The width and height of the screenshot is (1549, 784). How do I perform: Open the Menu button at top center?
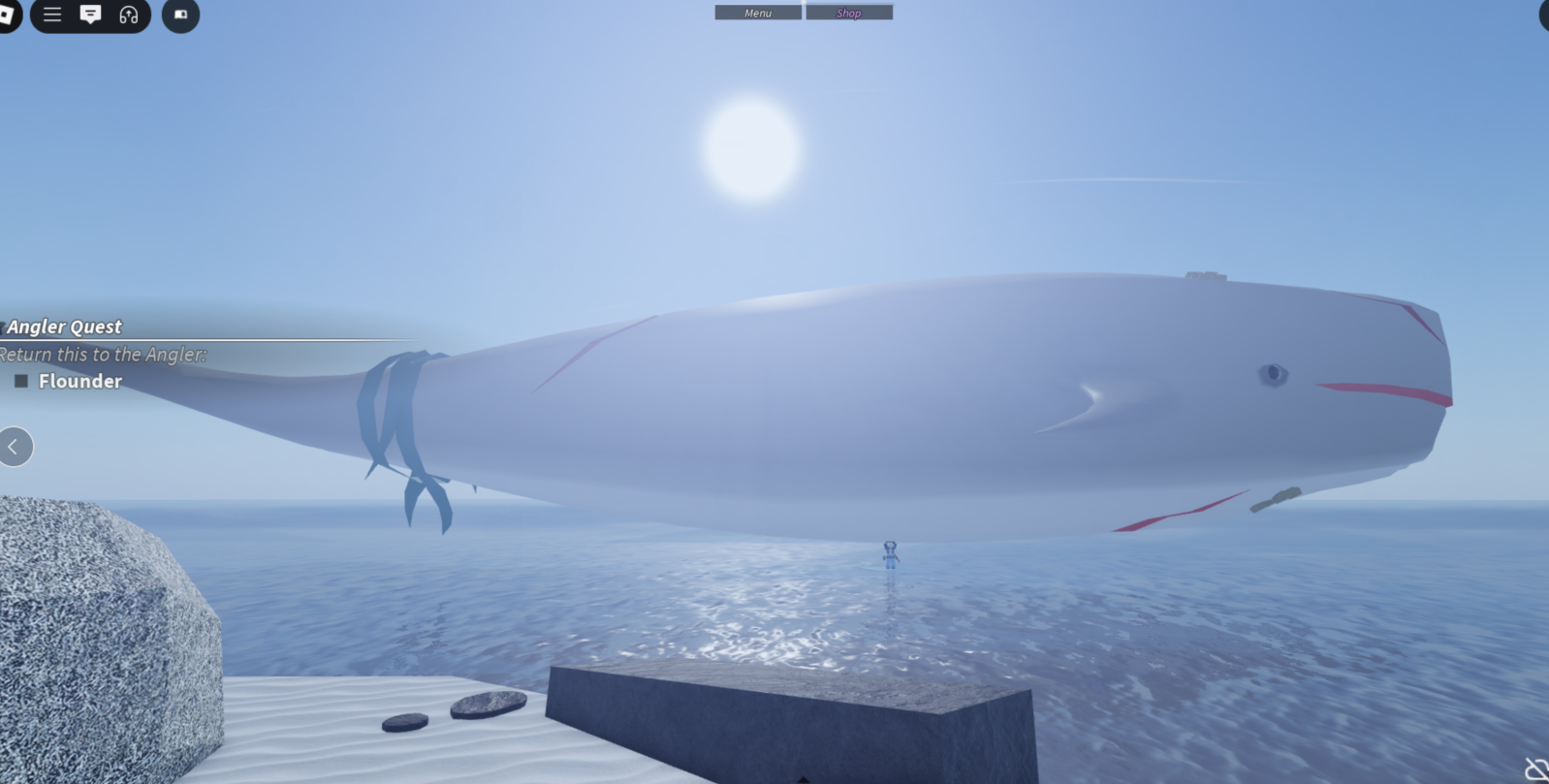(757, 12)
